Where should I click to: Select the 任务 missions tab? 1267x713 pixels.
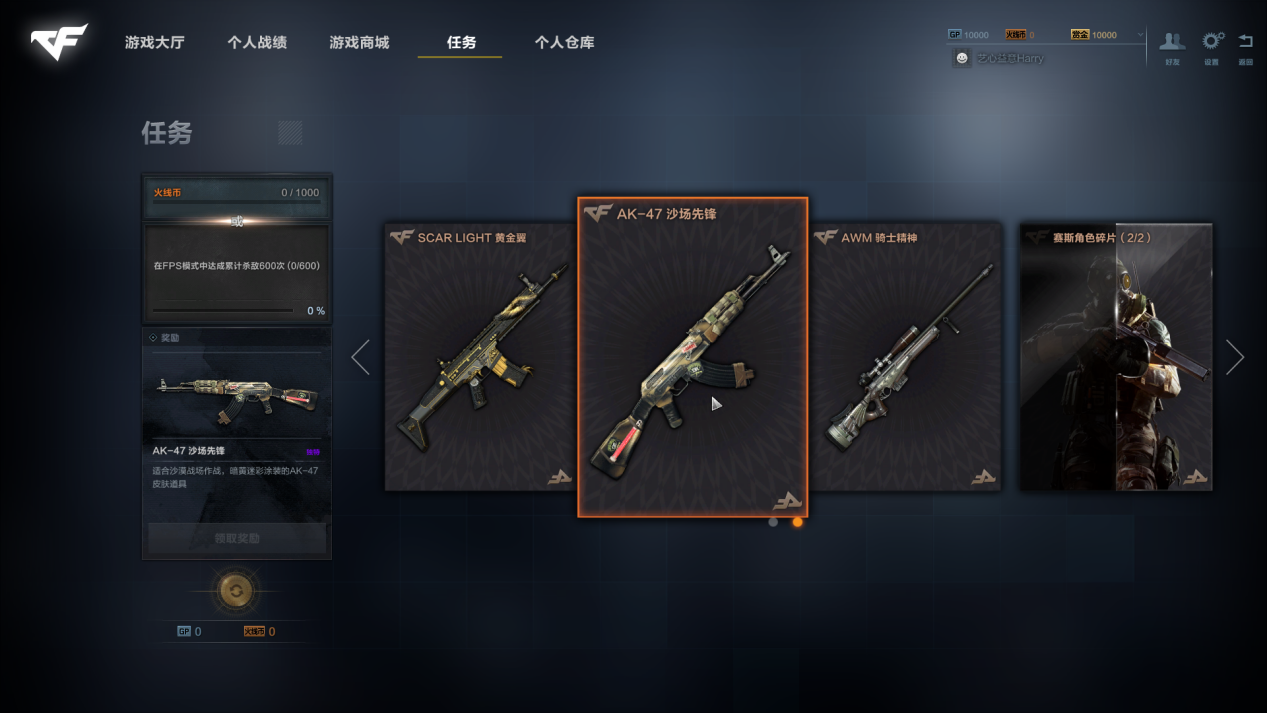click(x=461, y=43)
